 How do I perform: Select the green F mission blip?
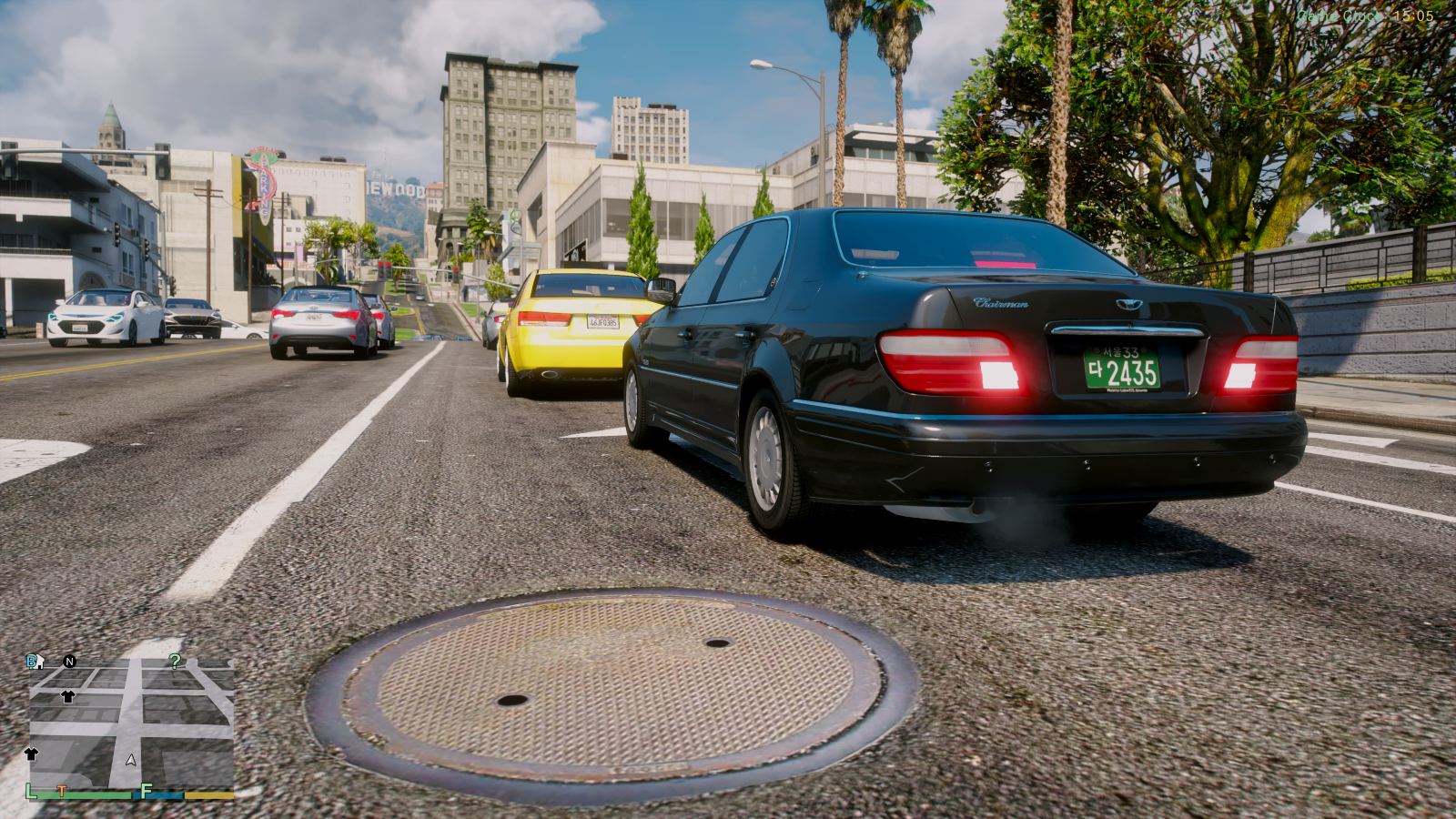[147, 792]
